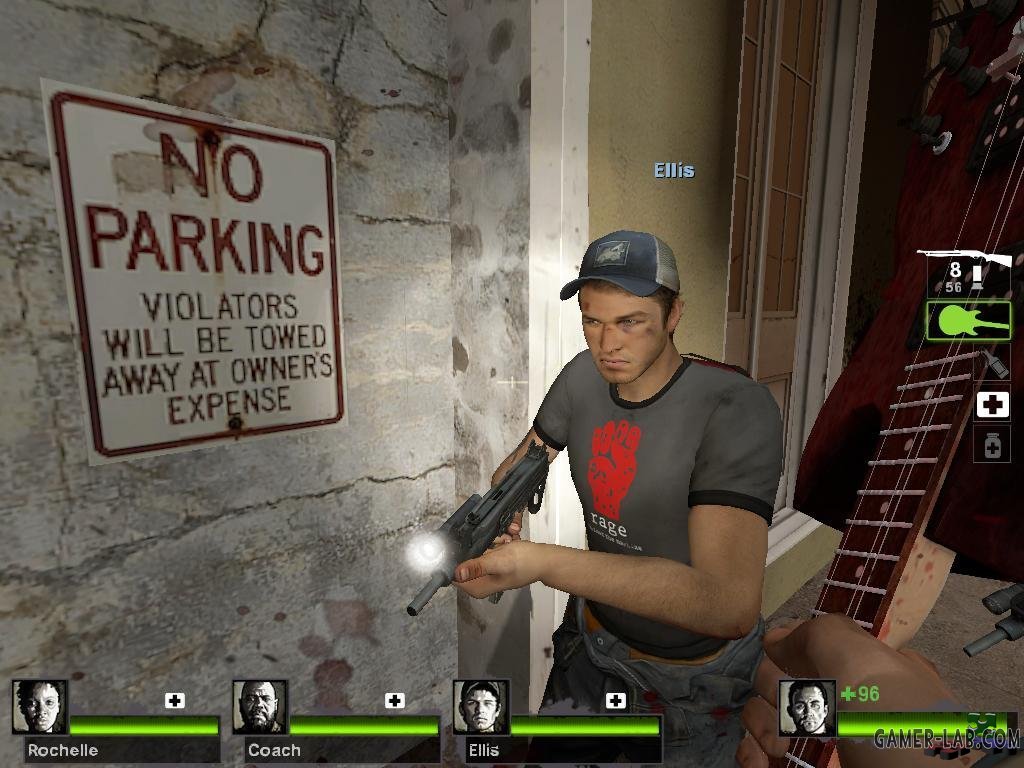Click Coach's teammate portrait
The height and width of the screenshot is (768, 1024).
[x=260, y=707]
